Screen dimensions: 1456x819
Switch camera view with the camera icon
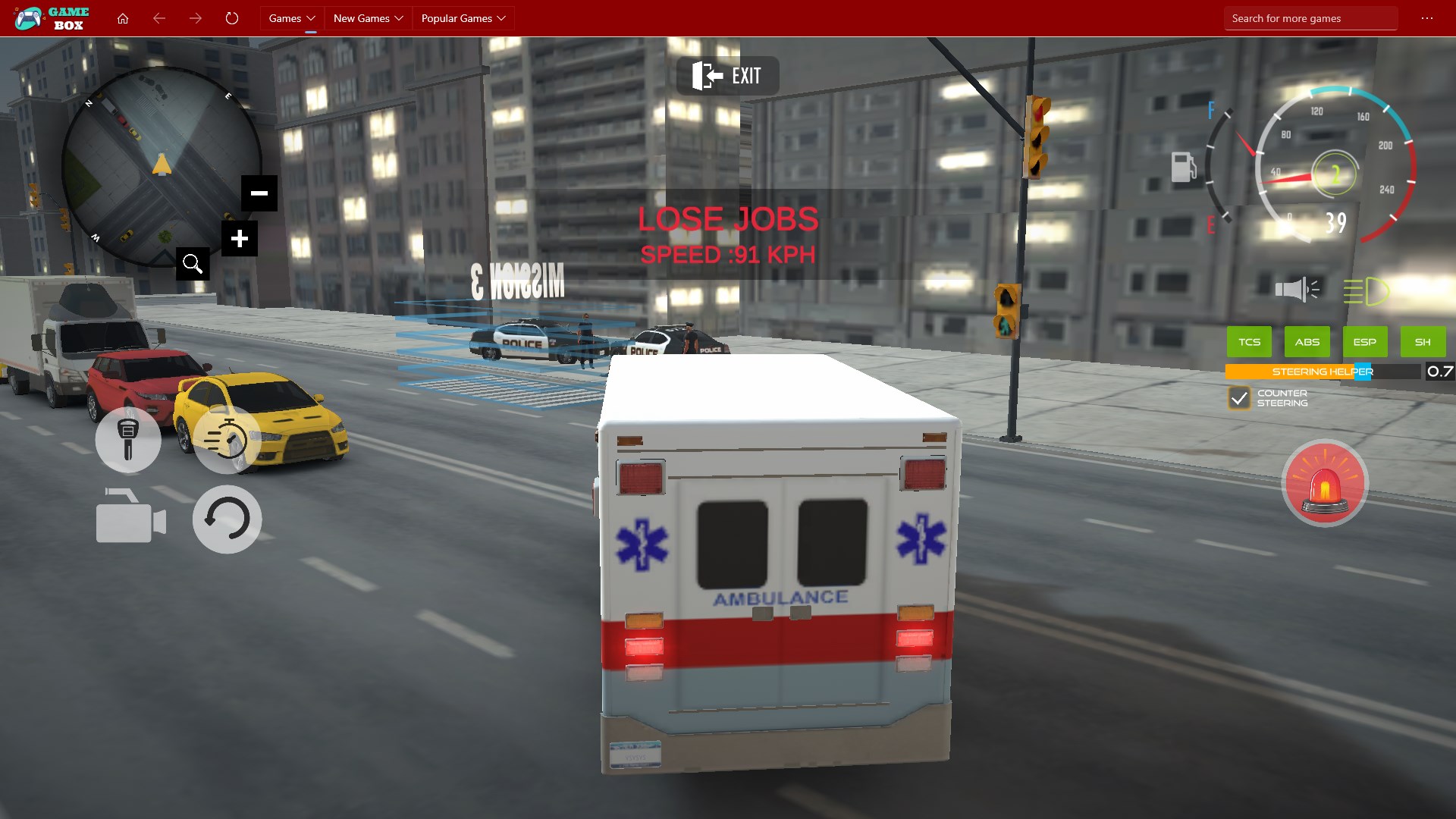pyautogui.click(x=129, y=519)
